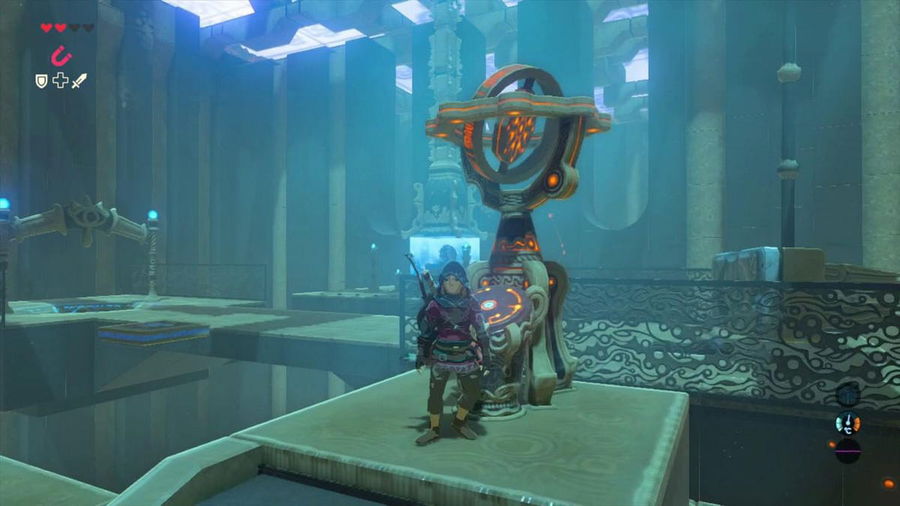Select the red Magnesis rune icon
The image size is (900, 506).
tap(60, 54)
